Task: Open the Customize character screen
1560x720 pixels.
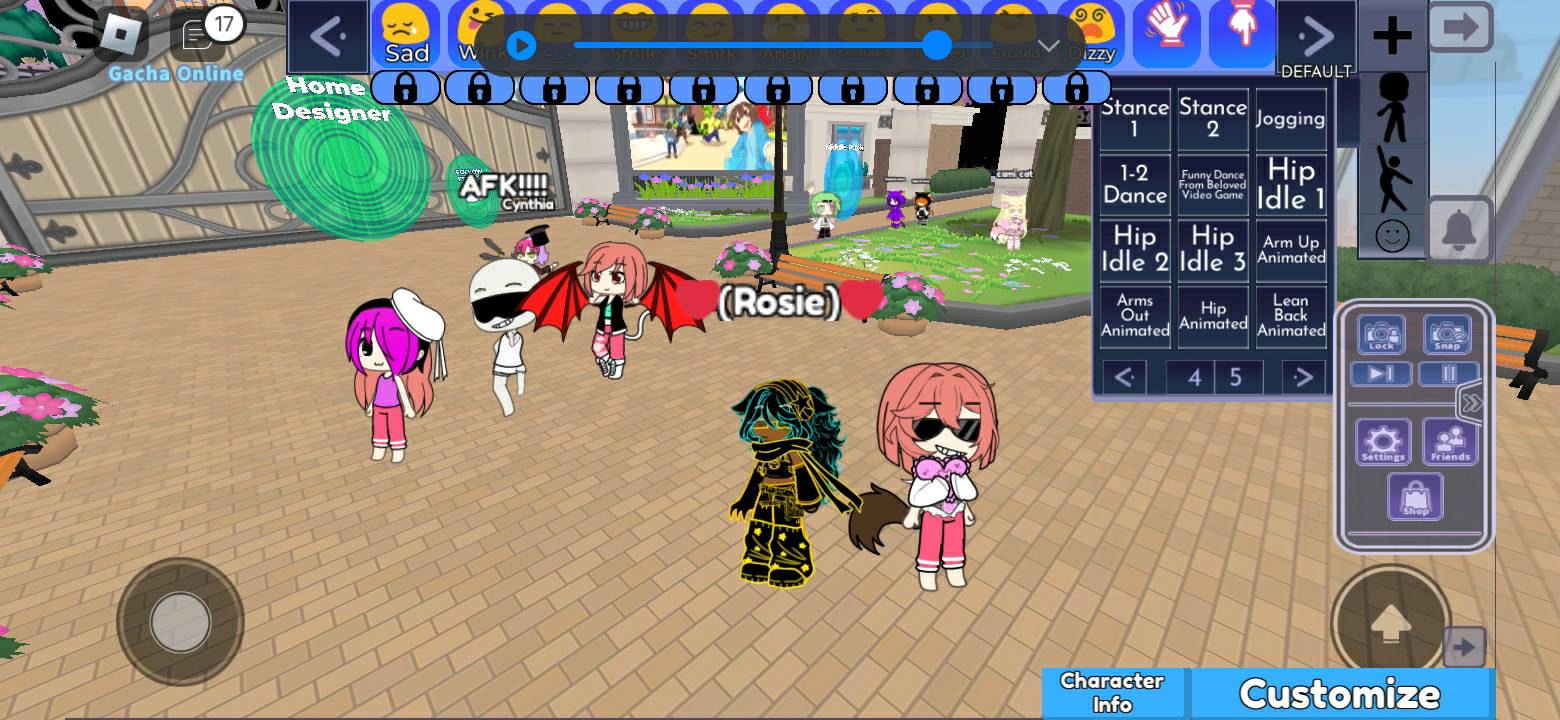Action: 1340,693
